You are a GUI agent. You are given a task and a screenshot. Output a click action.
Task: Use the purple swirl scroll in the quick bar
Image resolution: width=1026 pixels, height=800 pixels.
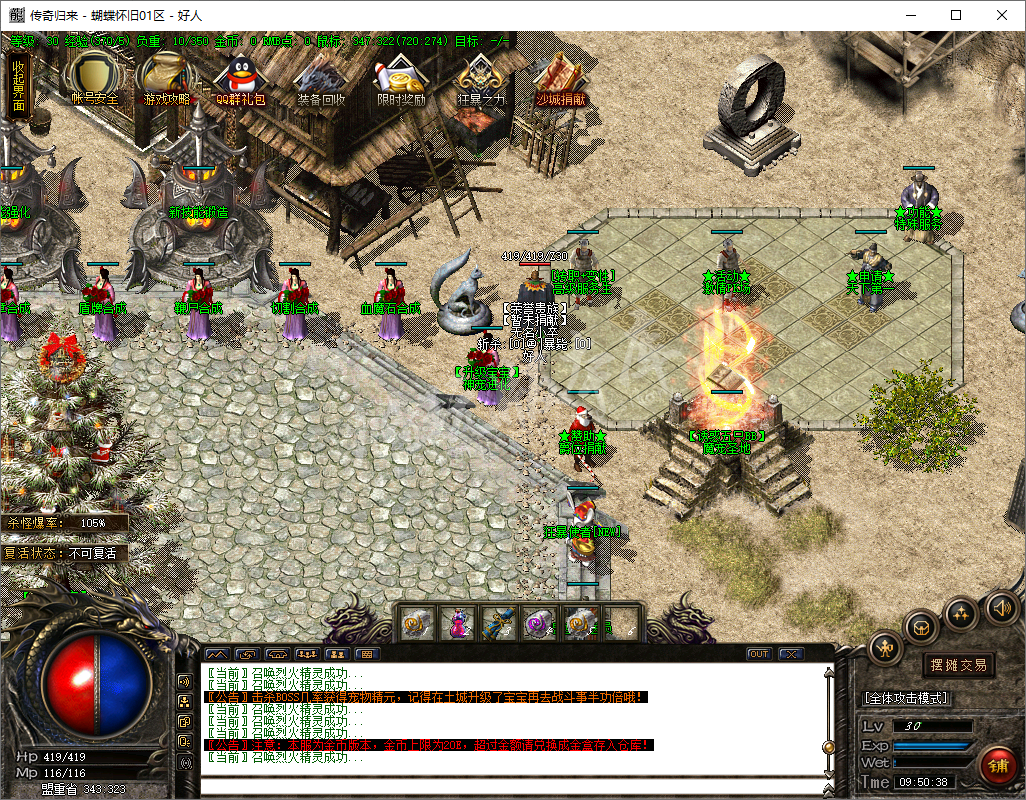point(540,623)
